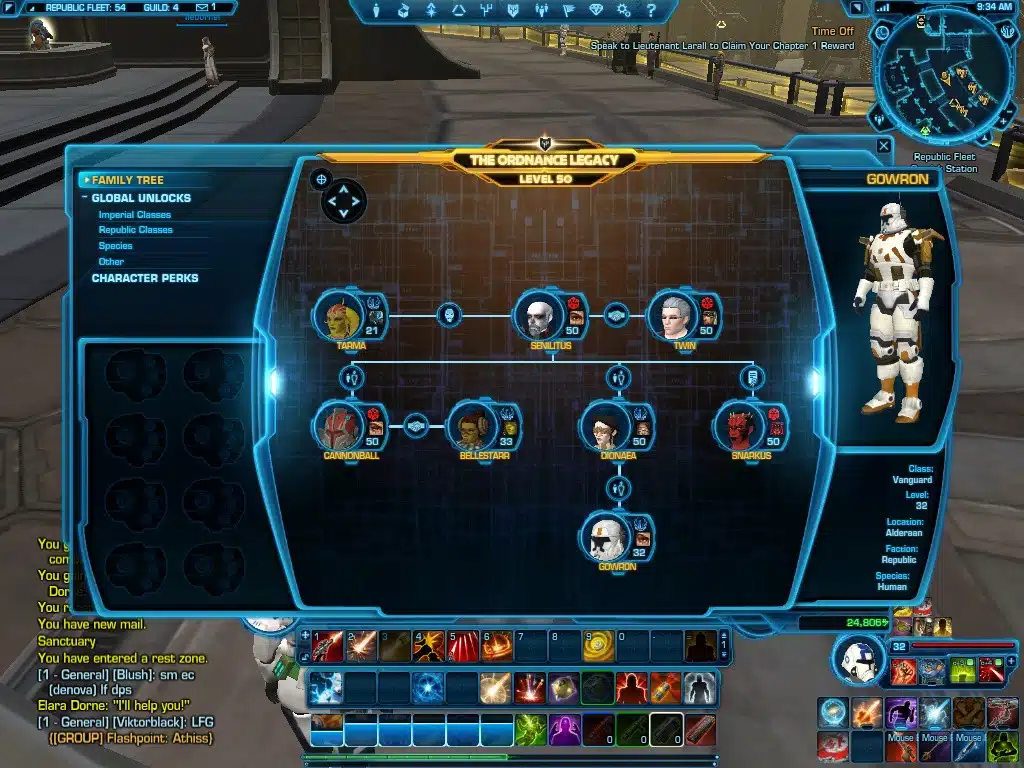Screen dimensions: 1024x768
Task: Click the family tree pan control pad
Action: [x=344, y=201]
